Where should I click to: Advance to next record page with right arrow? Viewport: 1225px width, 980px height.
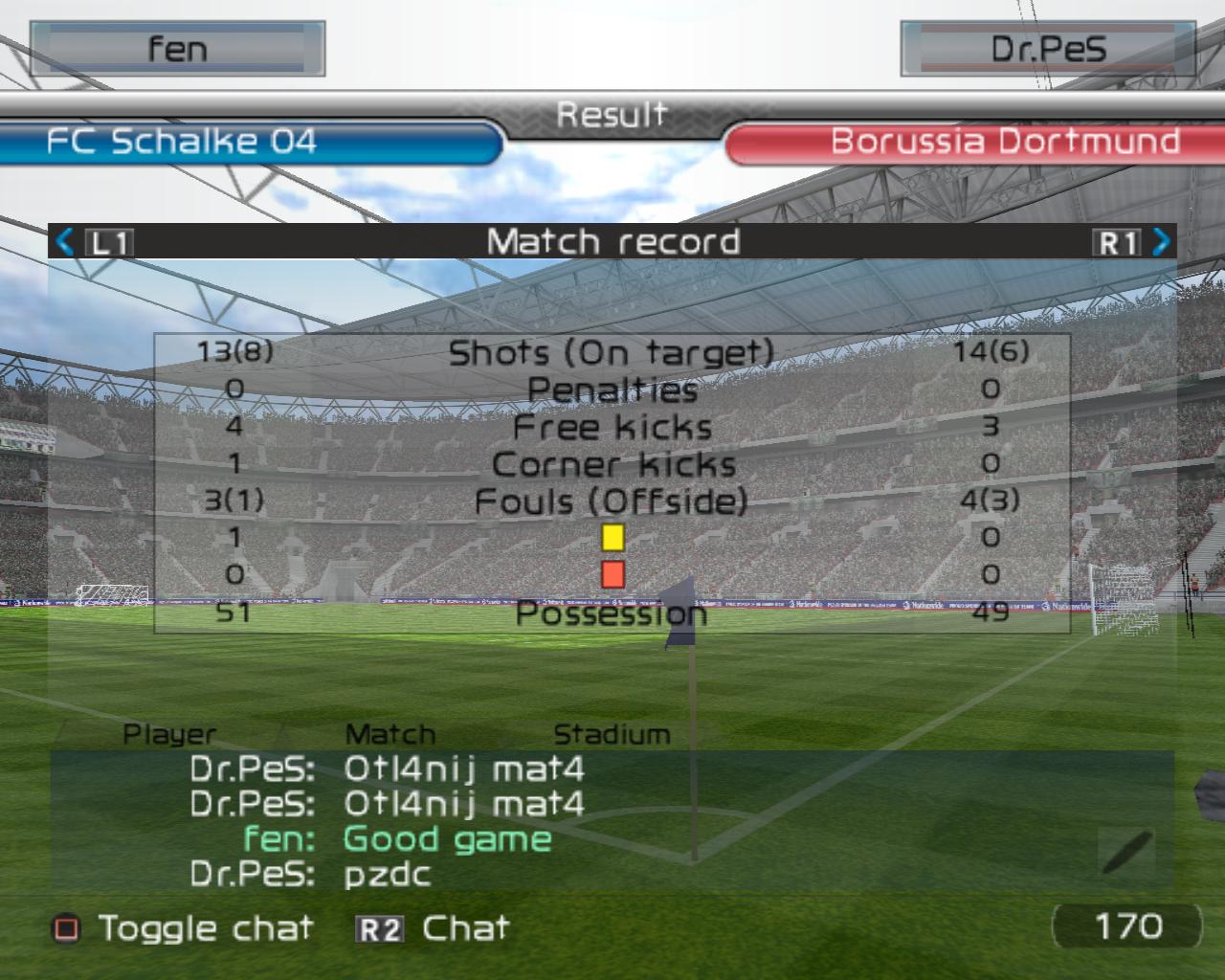pyautogui.click(x=1161, y=241)
